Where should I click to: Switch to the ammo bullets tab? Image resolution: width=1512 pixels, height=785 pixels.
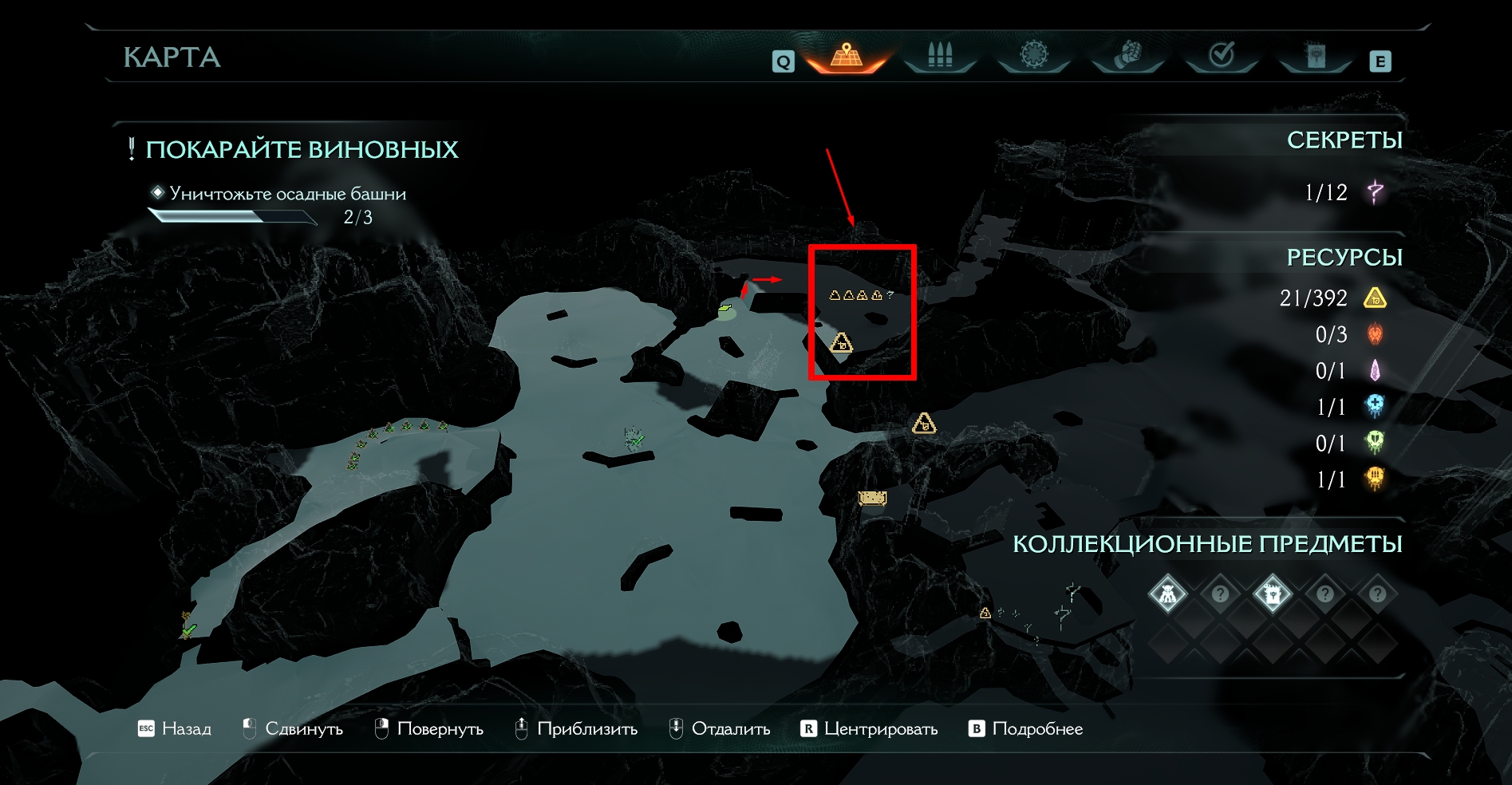(x=940, y=56)
